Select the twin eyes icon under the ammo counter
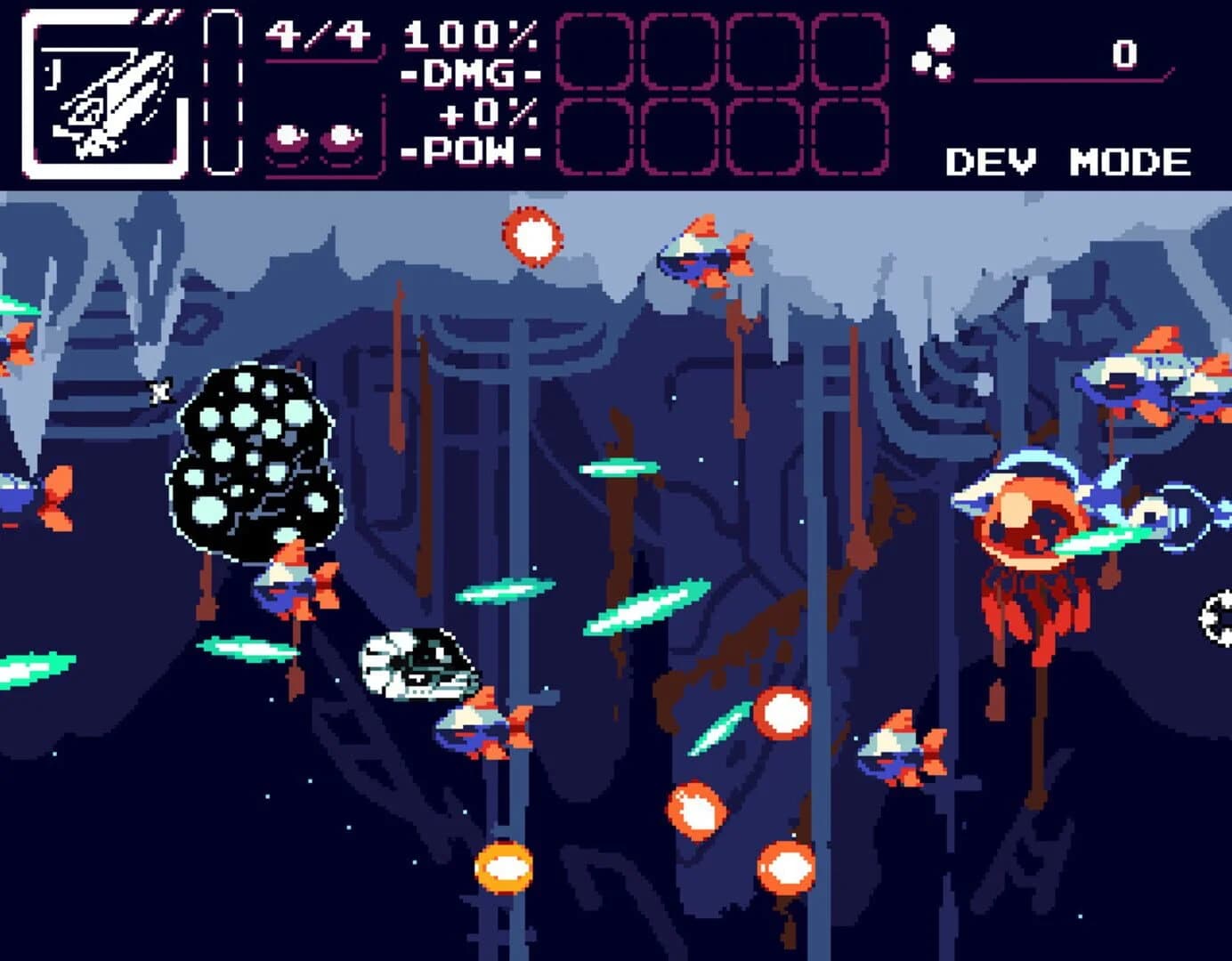Viewport: 1232px width, 961px height. (316, 138)
